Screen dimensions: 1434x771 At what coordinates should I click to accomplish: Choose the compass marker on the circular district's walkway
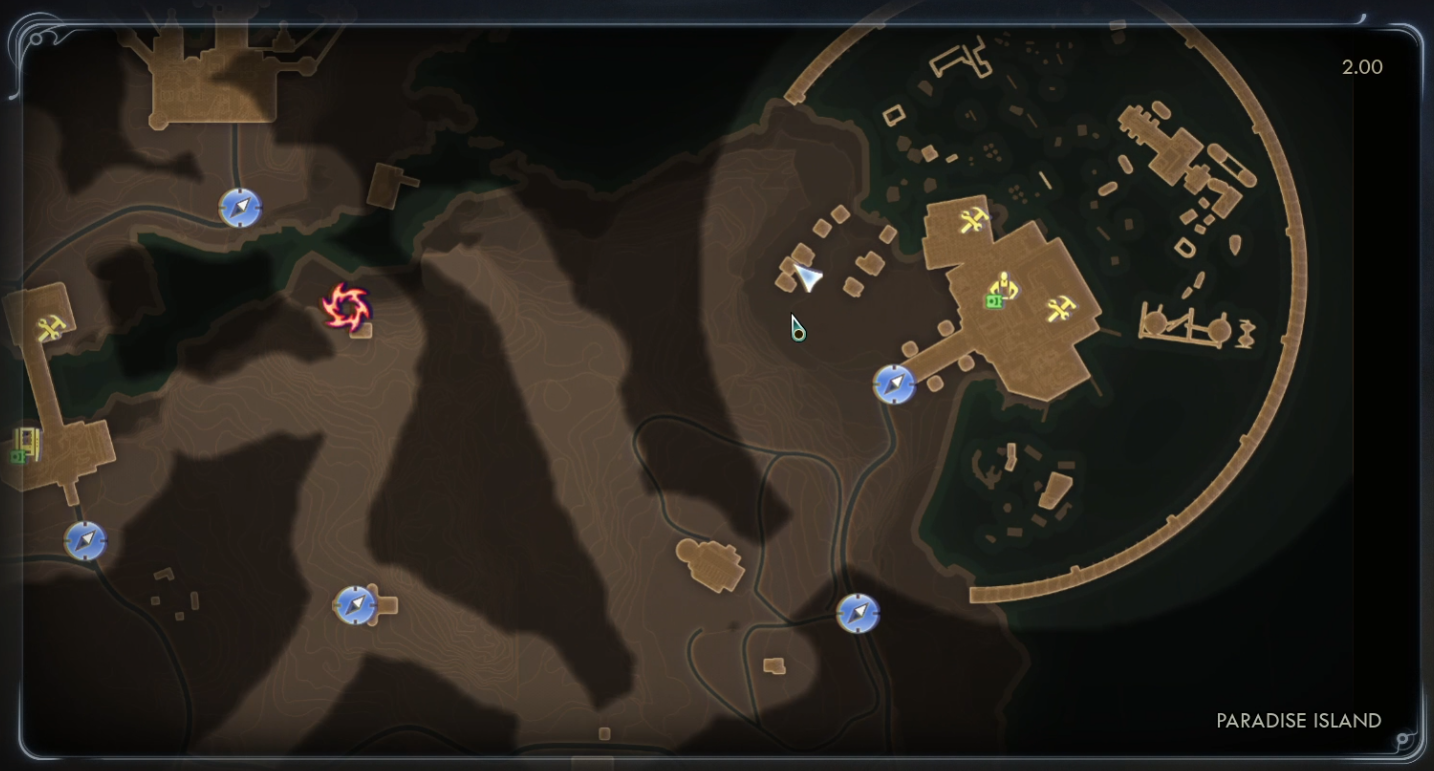coord(893,384)
